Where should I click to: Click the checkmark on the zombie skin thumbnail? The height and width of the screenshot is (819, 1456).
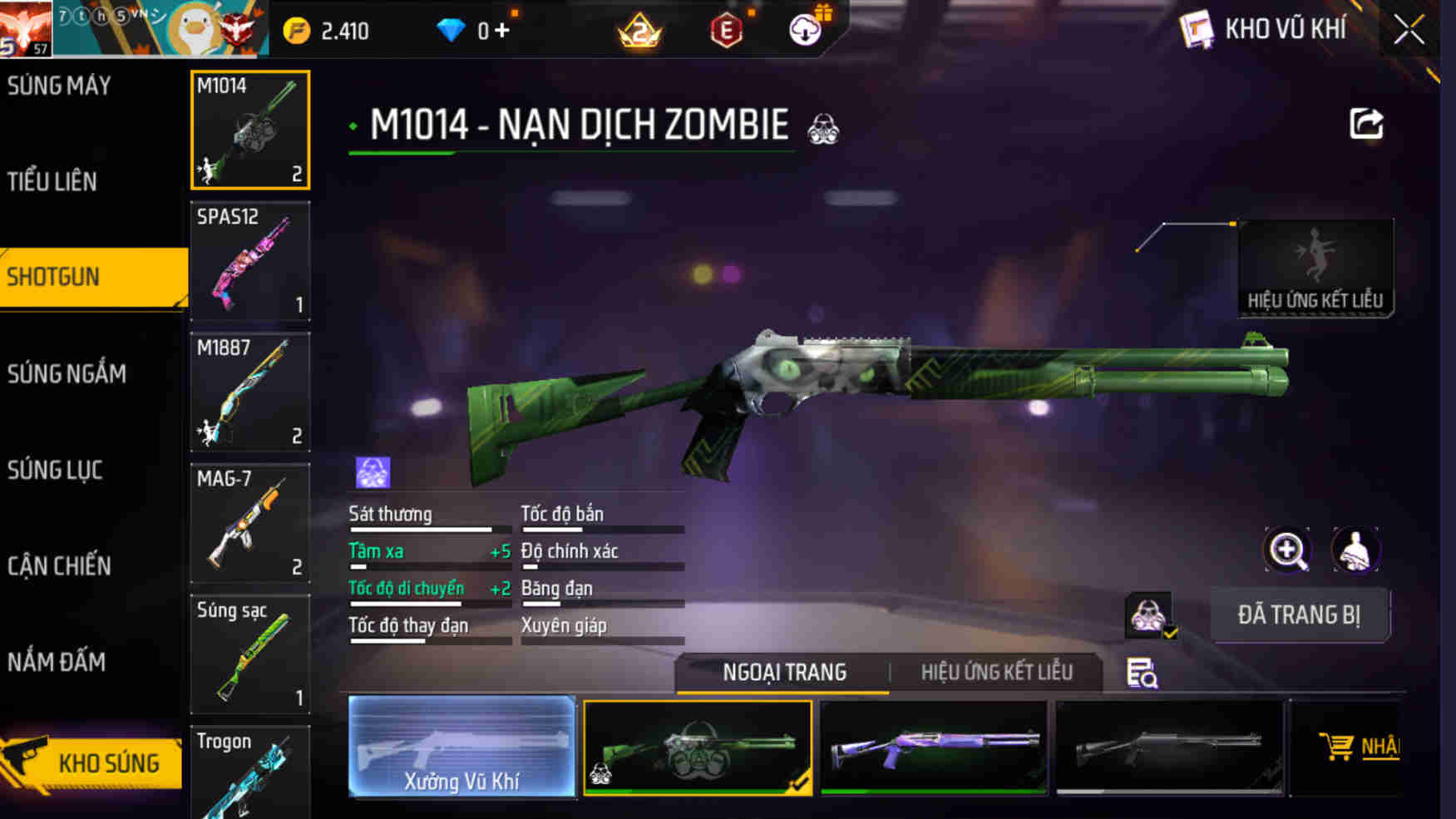[x=799, y=780]
